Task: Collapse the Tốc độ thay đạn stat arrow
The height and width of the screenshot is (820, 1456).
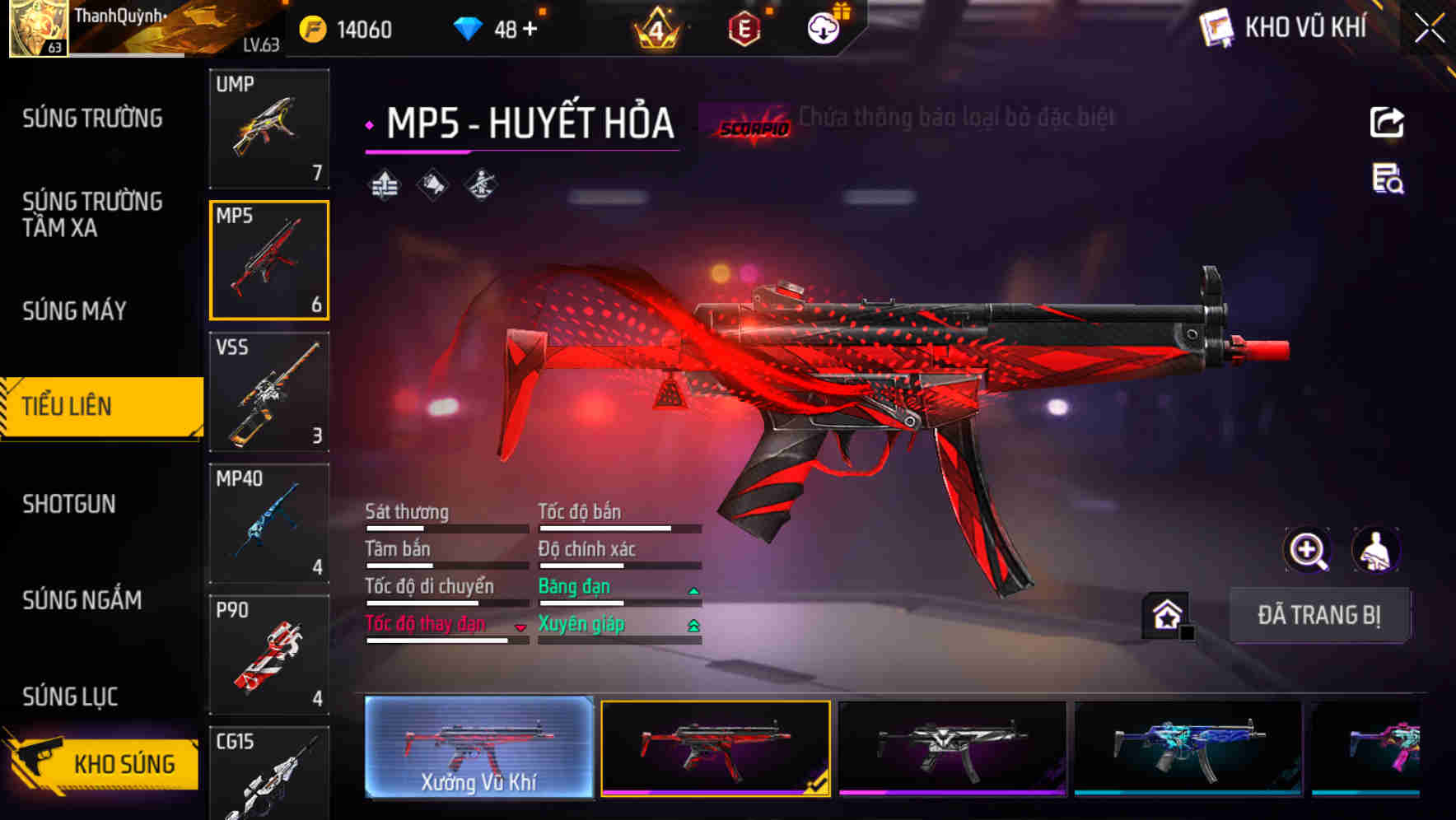Action: pyautogui.click(x=520, y=627)
